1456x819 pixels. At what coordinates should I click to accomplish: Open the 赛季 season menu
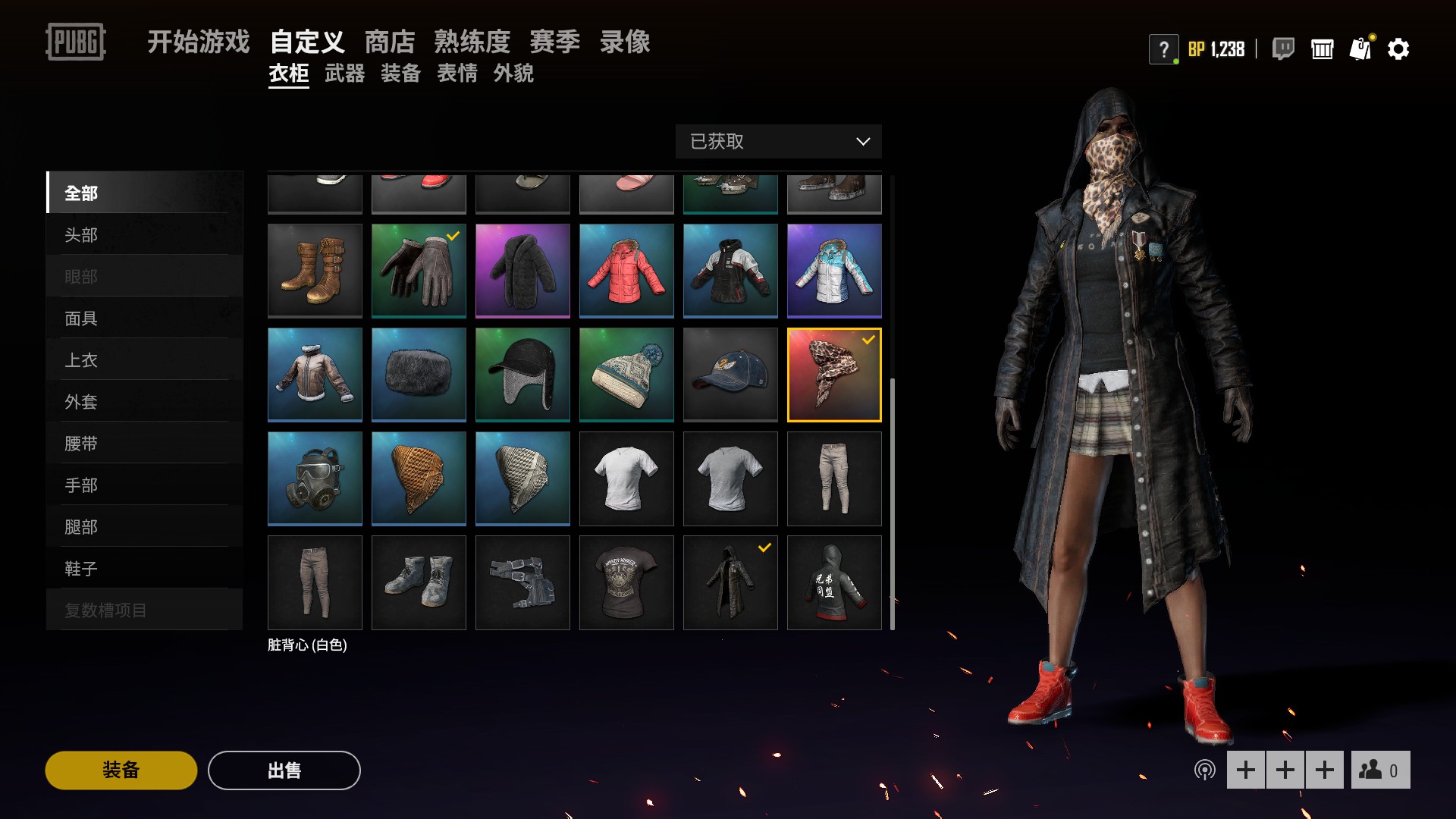pos(554,42)
